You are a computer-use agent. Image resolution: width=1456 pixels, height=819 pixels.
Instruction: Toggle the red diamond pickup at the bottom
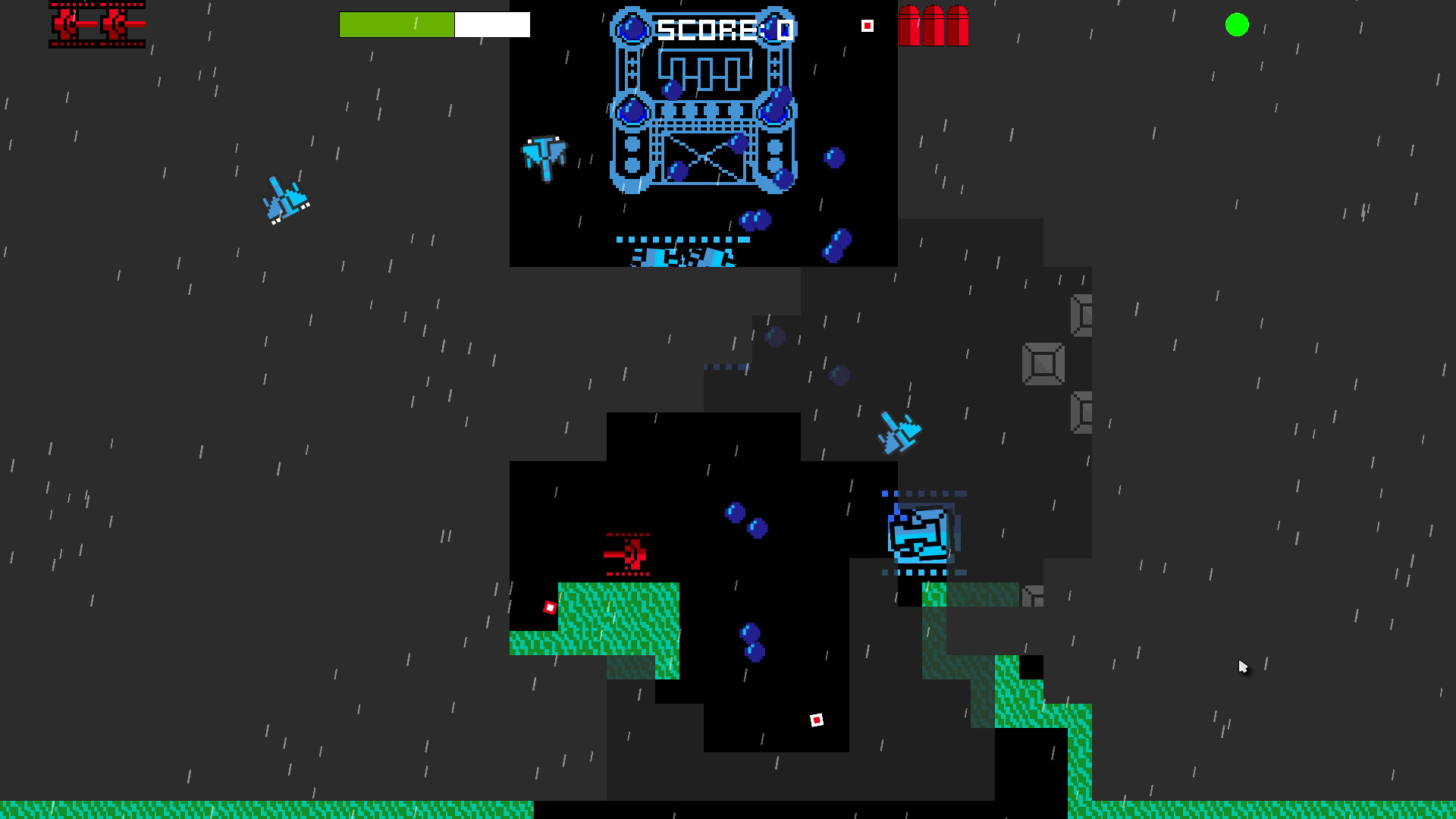pos(817,719)
